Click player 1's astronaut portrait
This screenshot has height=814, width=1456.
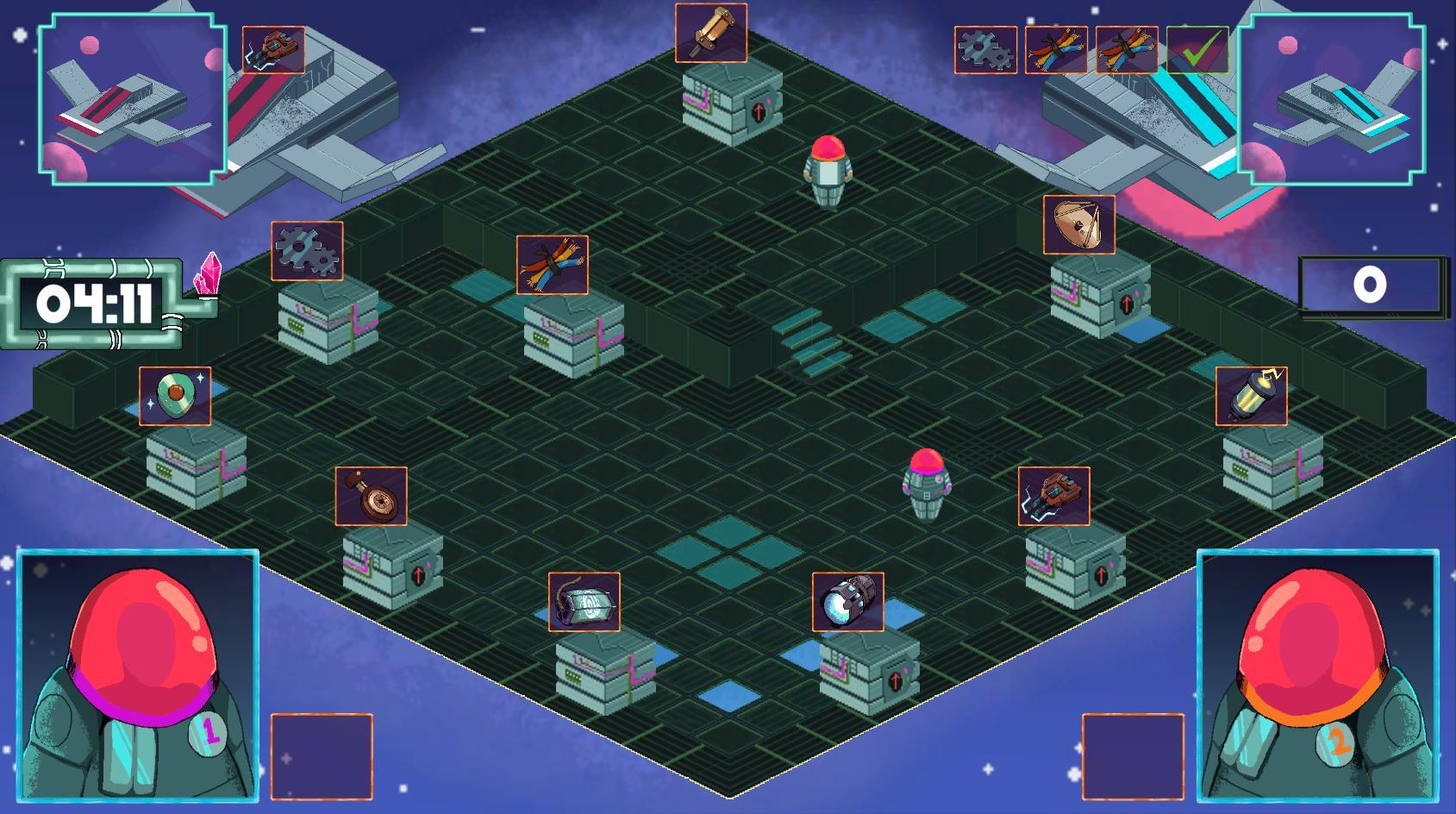[138, 675]
